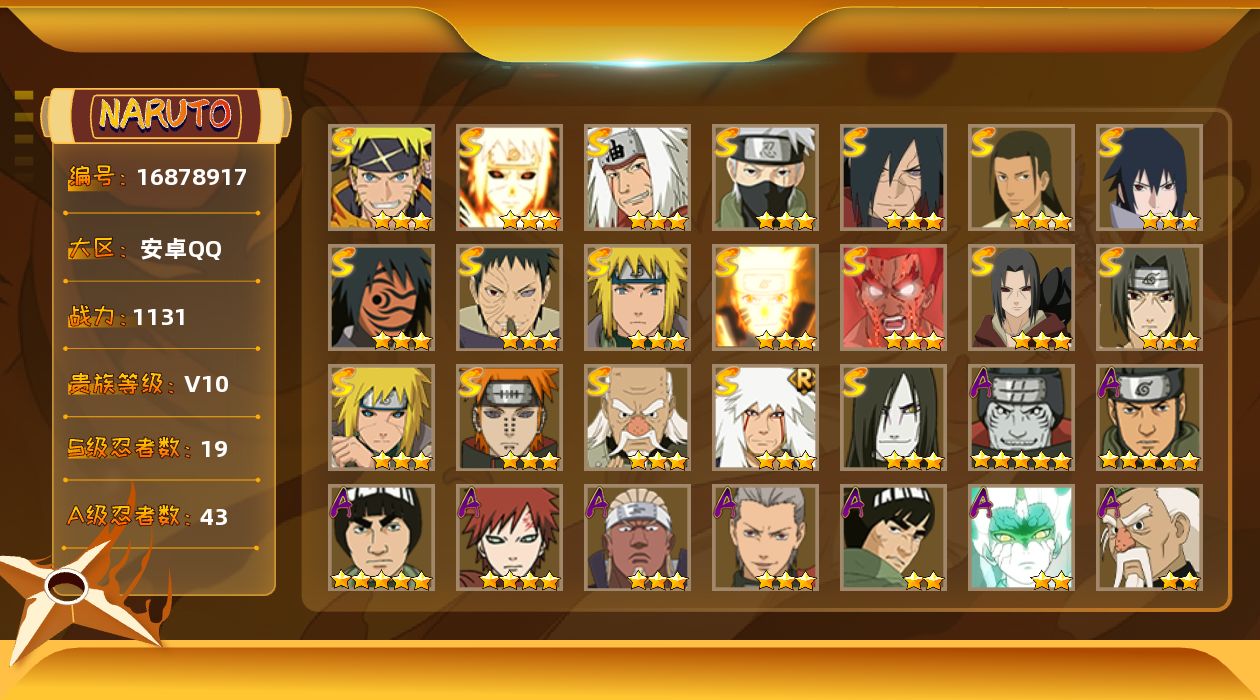The height and width of the screenshot is (700, 1260).
Task: Select the slicked gray-haired A-rank ninja
Action: [x=765, y=537]
